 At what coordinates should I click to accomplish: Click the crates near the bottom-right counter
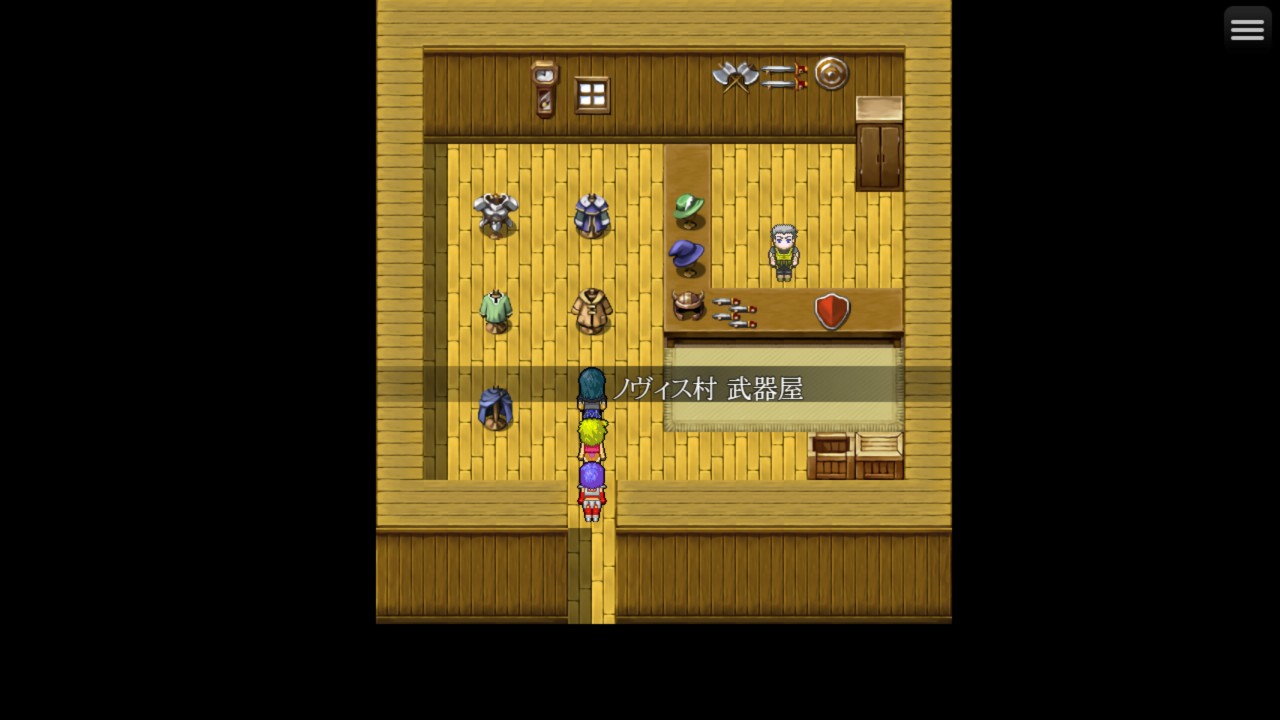[x=855, y=455]
